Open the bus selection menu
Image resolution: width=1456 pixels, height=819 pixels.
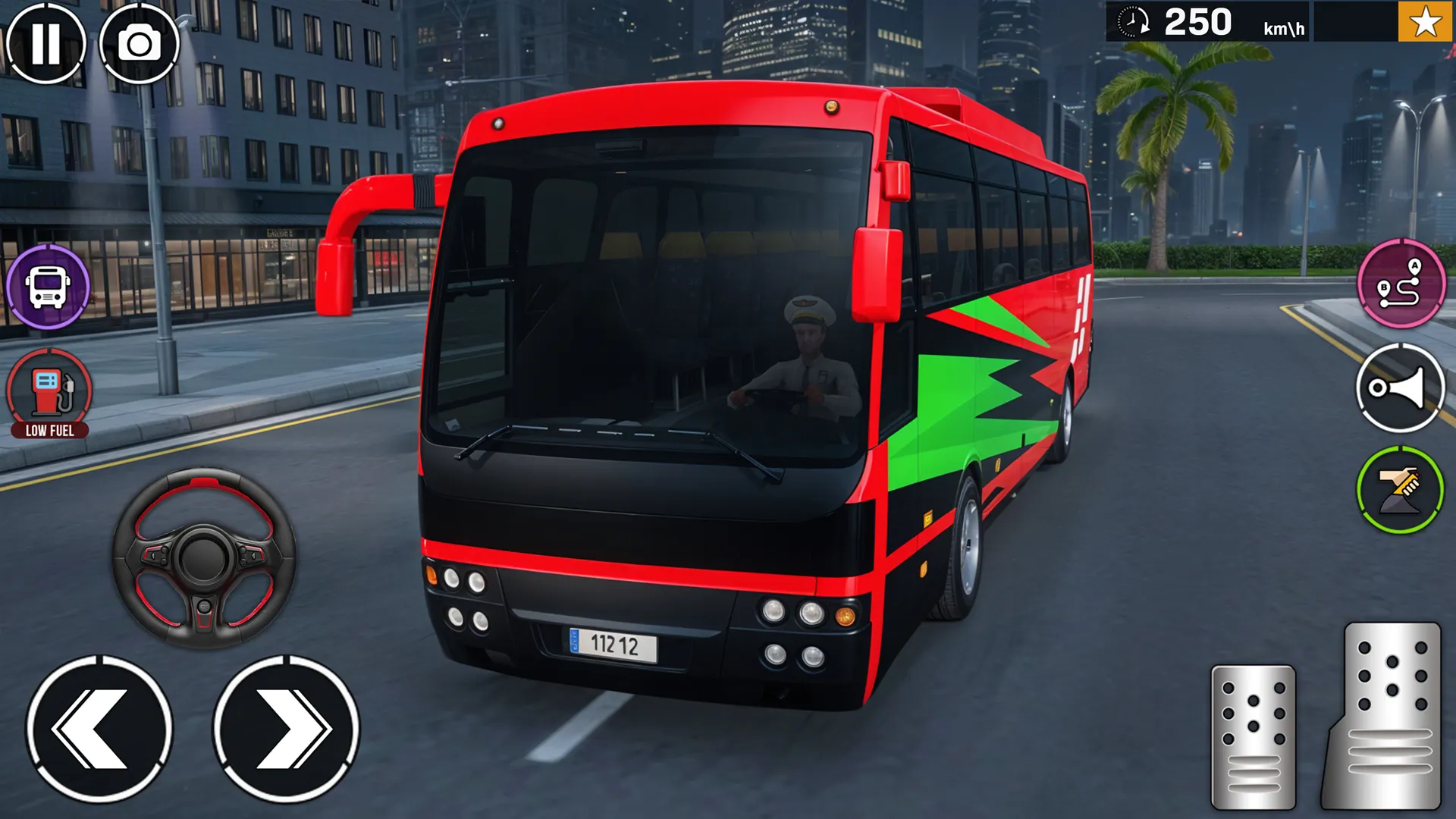click(x=47, y=288)
